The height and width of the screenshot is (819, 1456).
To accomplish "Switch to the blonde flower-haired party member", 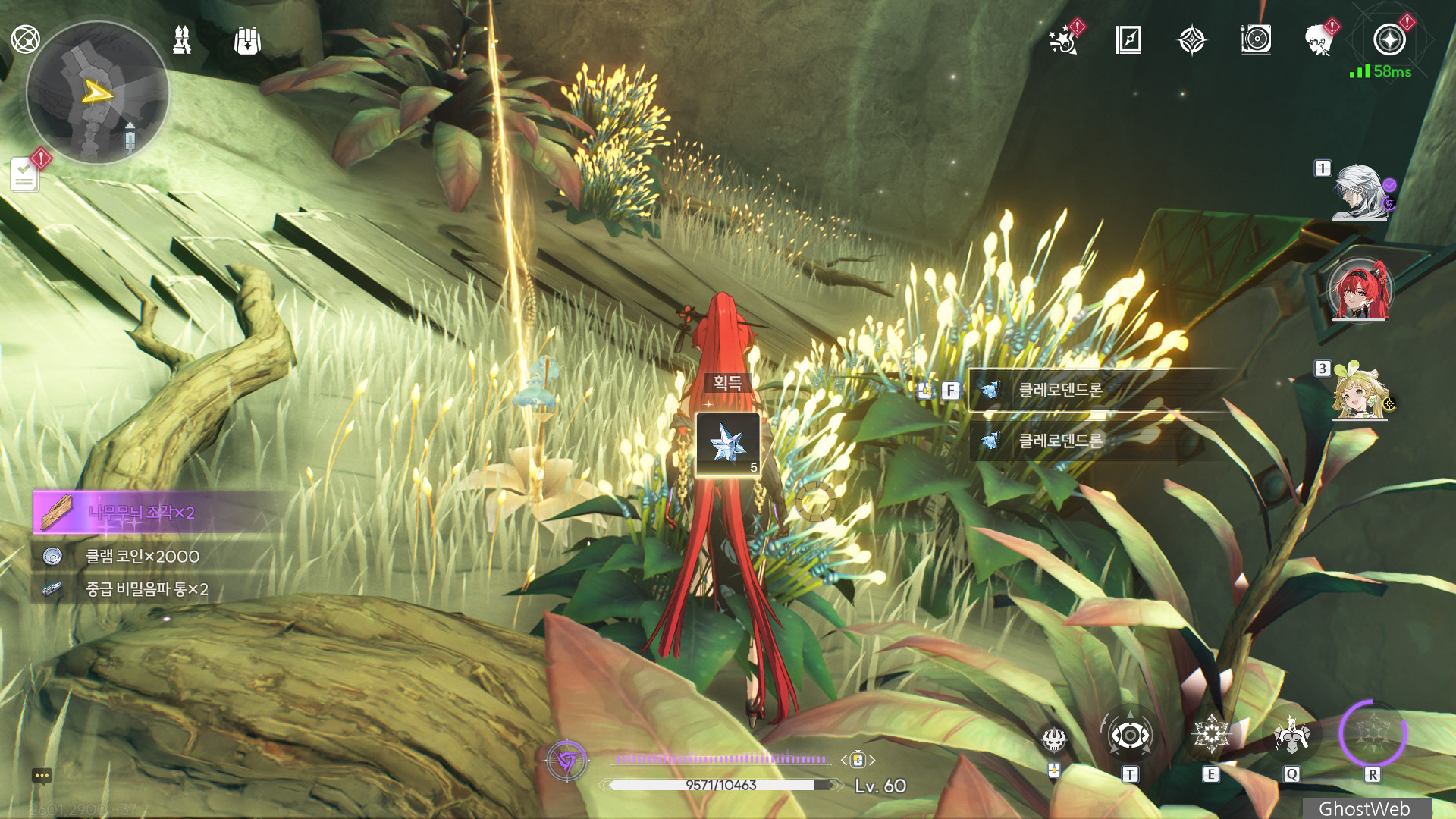I will pos(1360,392).
